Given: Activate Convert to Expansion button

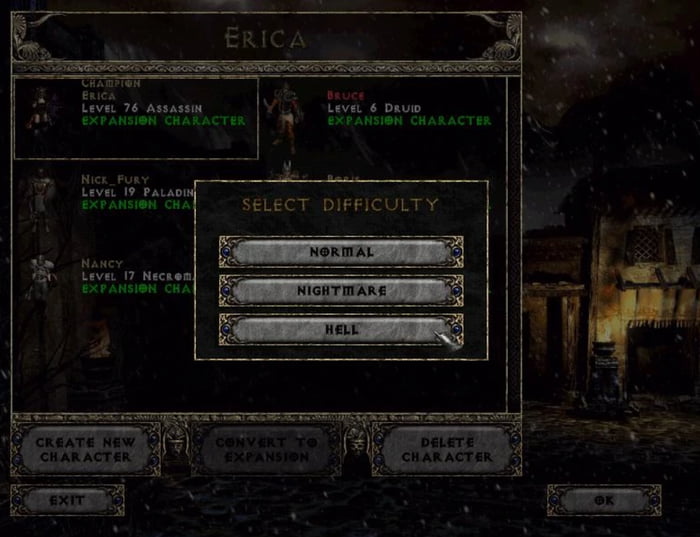Looking at the screenshot, I should click(265, 449).
